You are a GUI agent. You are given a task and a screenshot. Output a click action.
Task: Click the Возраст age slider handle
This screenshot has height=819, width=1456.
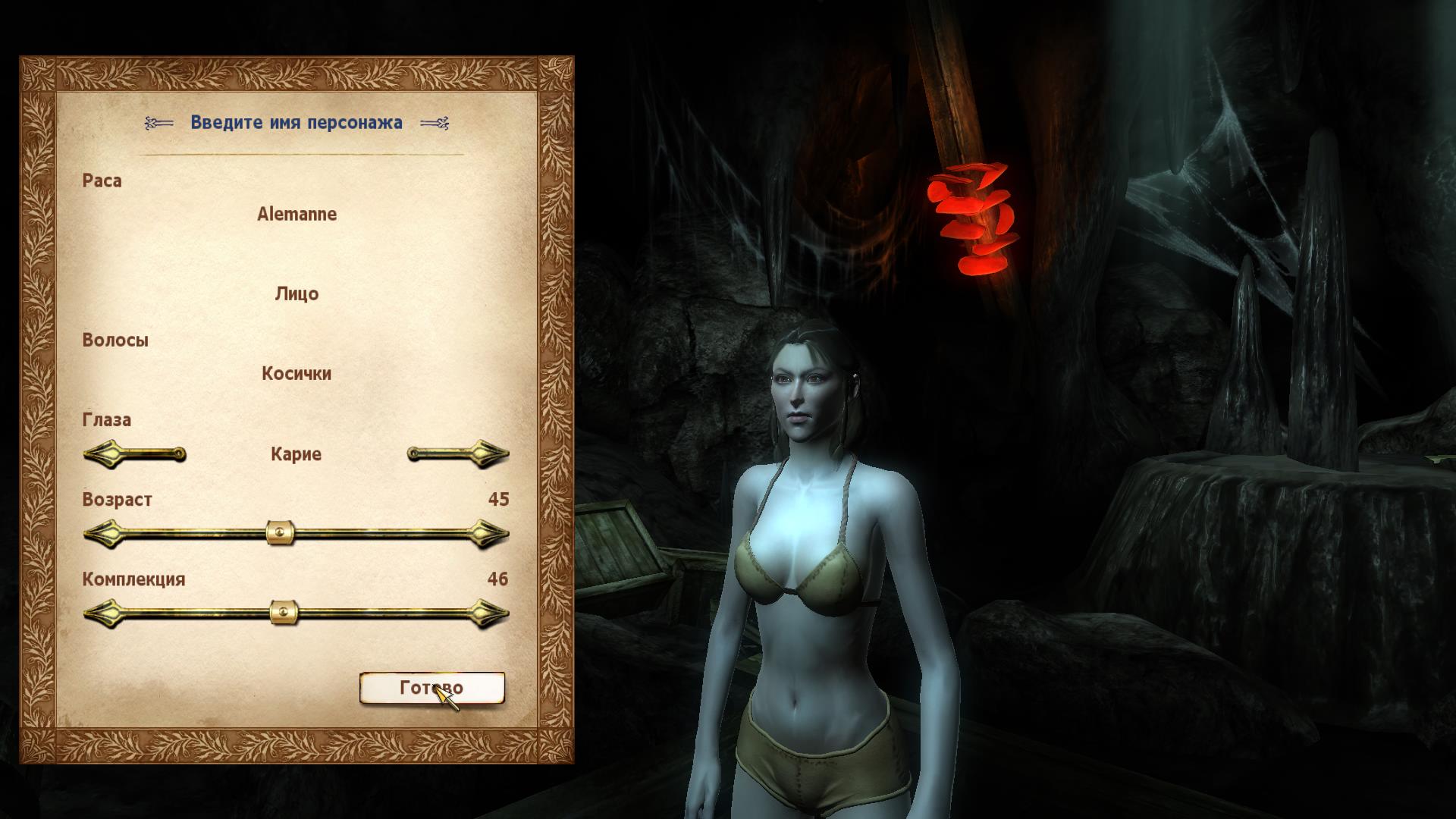280,534
